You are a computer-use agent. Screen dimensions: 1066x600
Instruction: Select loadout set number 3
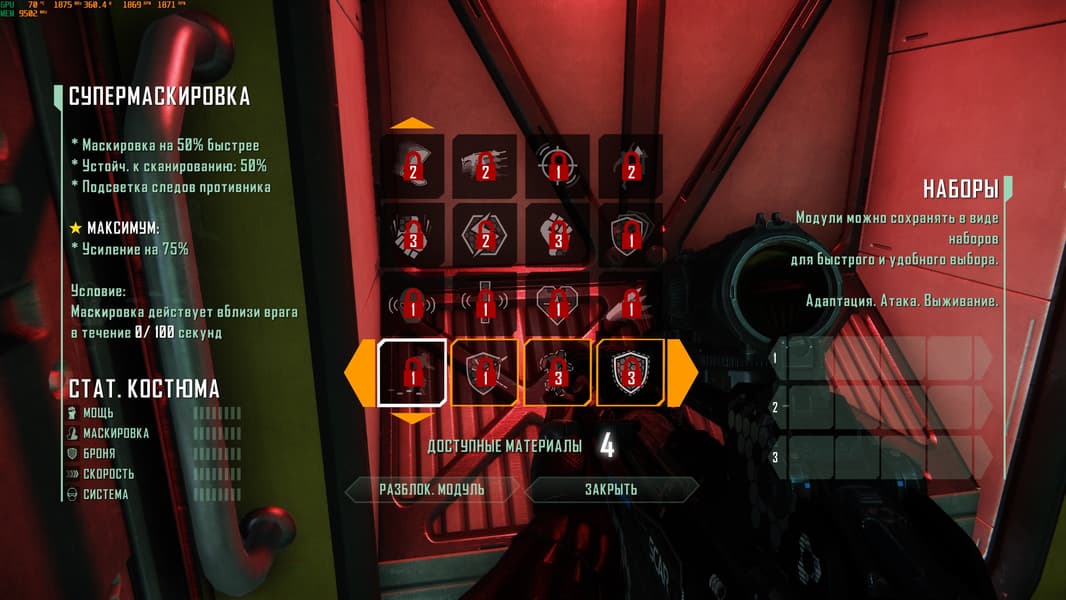click(885, 457)
